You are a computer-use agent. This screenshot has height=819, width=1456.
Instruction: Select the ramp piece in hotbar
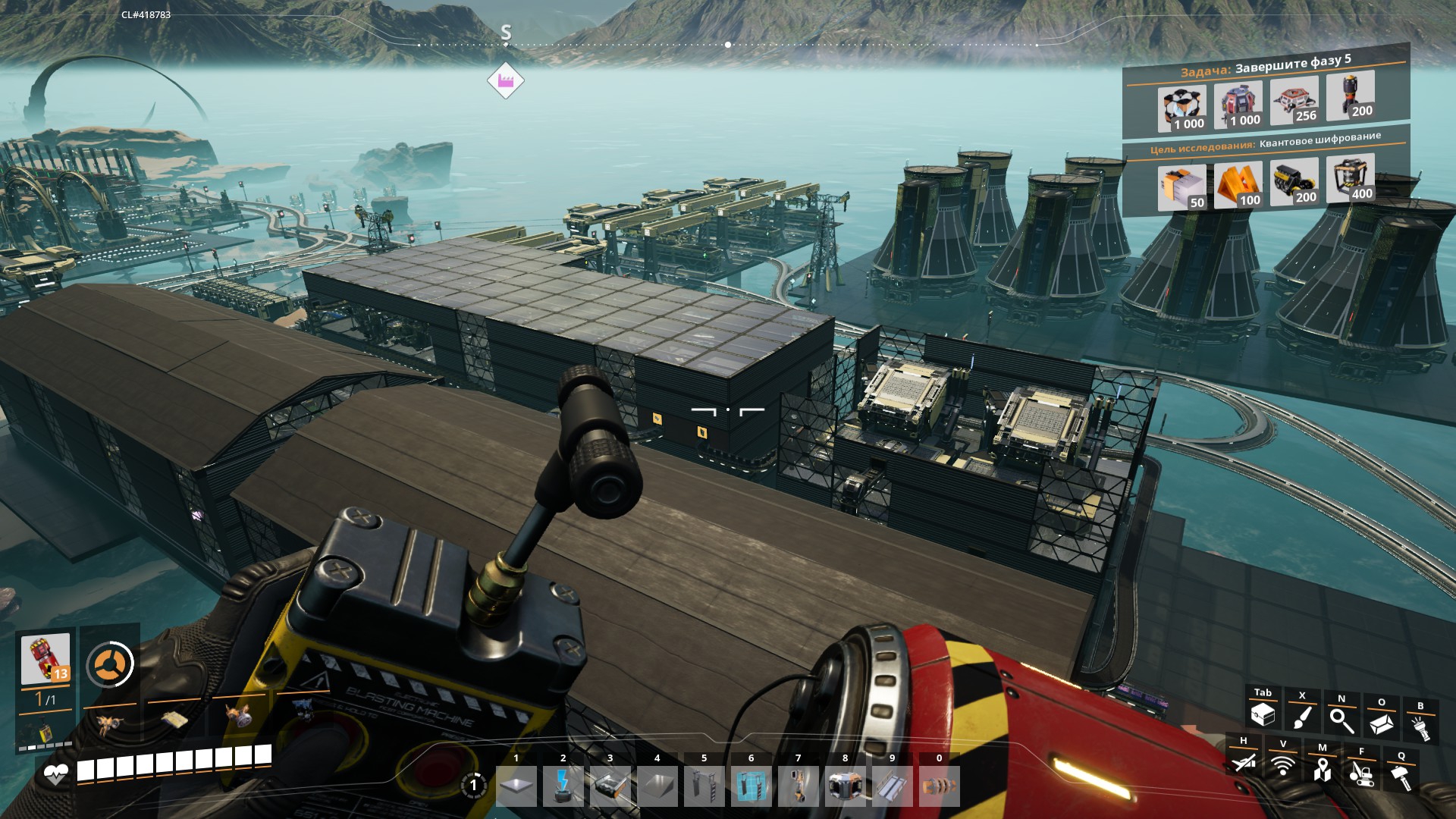click(657, 787)
